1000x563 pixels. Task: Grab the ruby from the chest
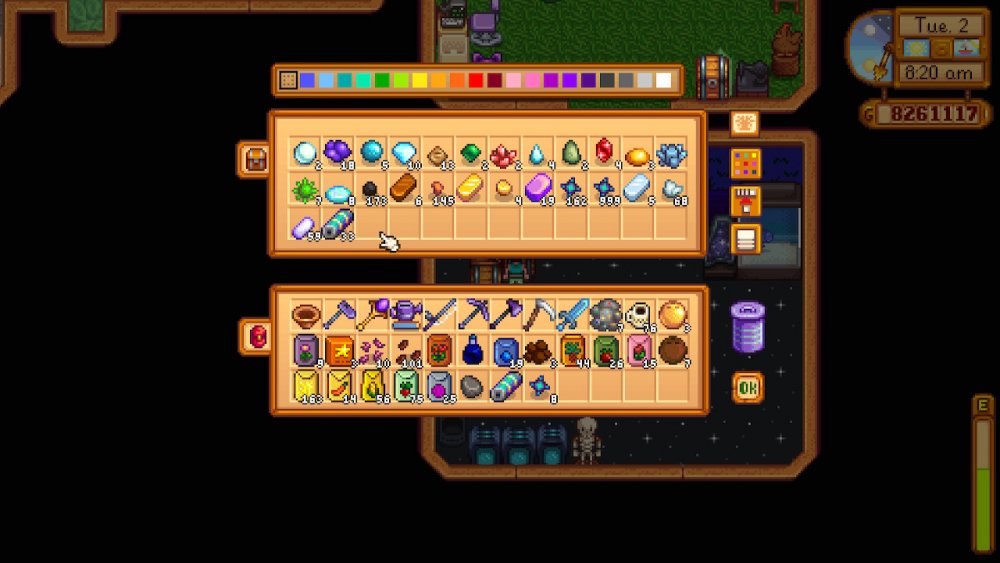click(x=605, y=153)
